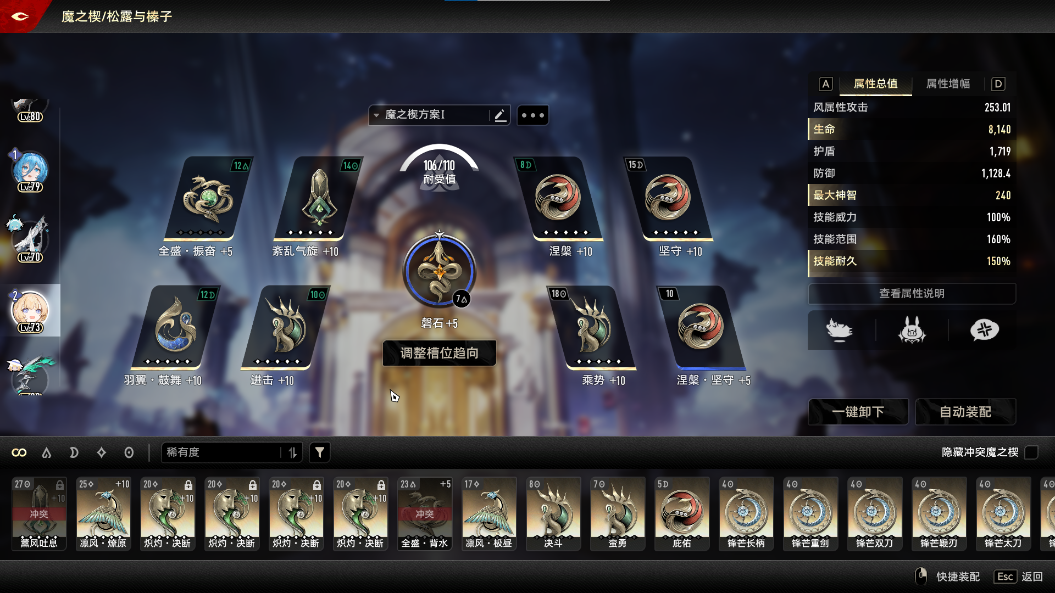Select the 羽翼·鼓舞 +10 wedge slot
Screen dimensions: 1055x593
(177, 328)
